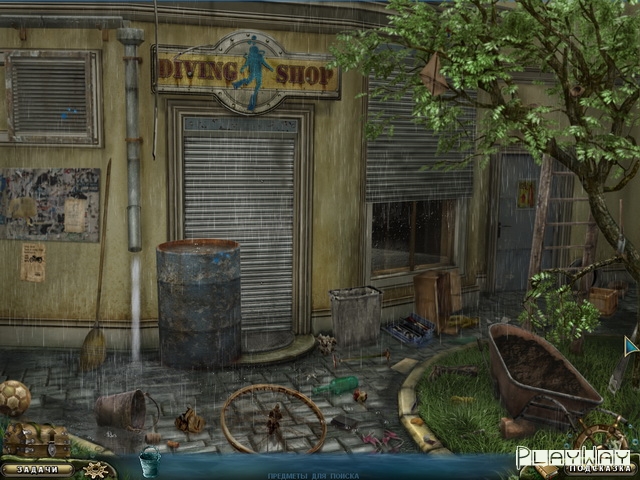
Task: Click the Подсказка hint button
Action: (x=598, y=467)
